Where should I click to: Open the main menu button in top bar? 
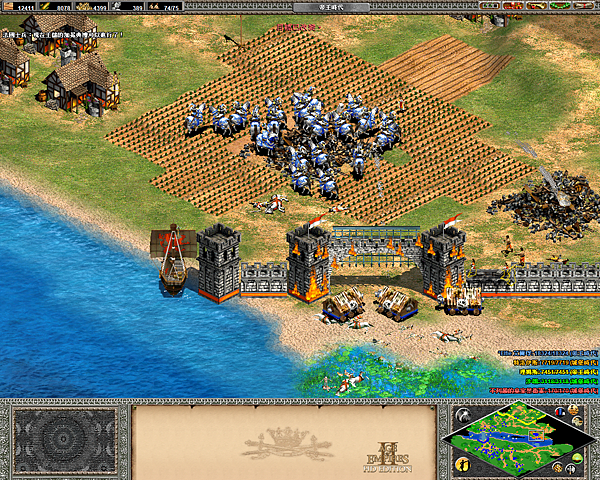[x=589, y=6]
